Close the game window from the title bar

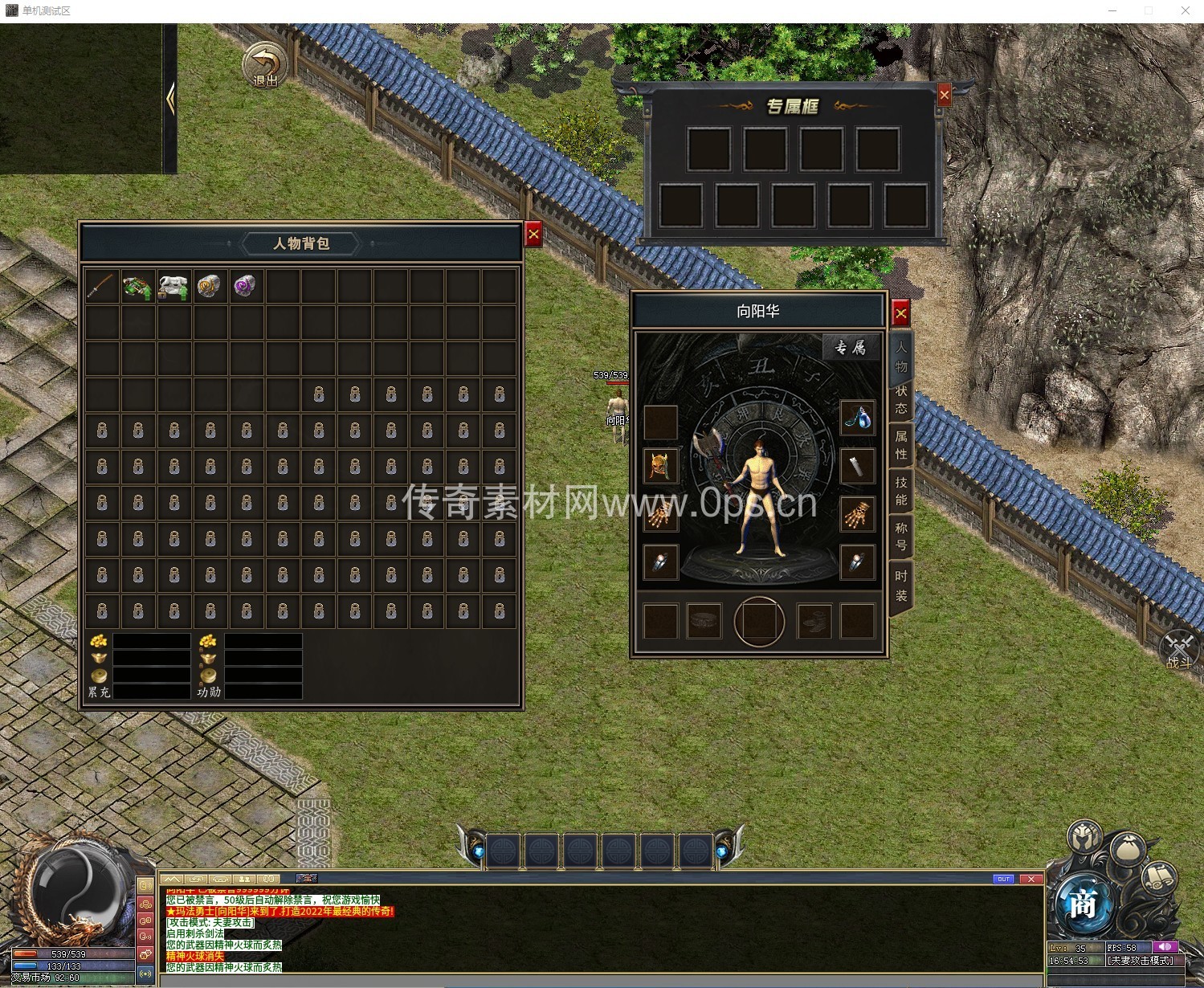tap(1185, 10)
